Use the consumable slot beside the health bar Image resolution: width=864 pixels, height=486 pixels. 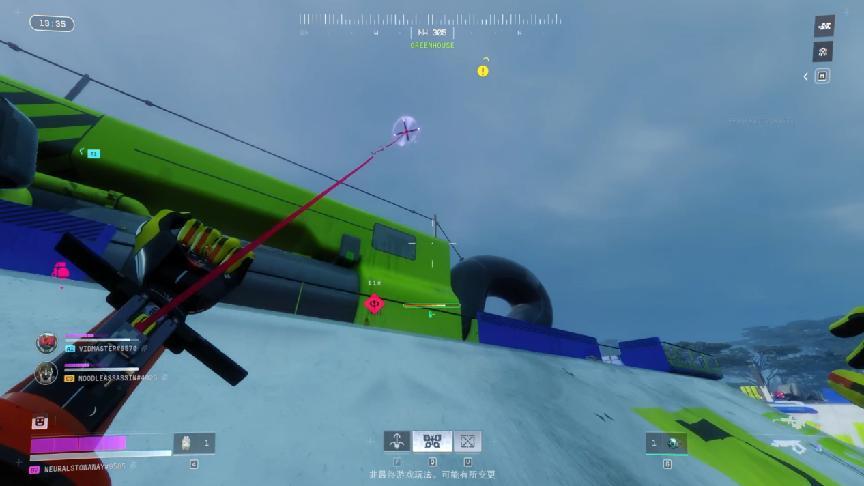point(194,442)
